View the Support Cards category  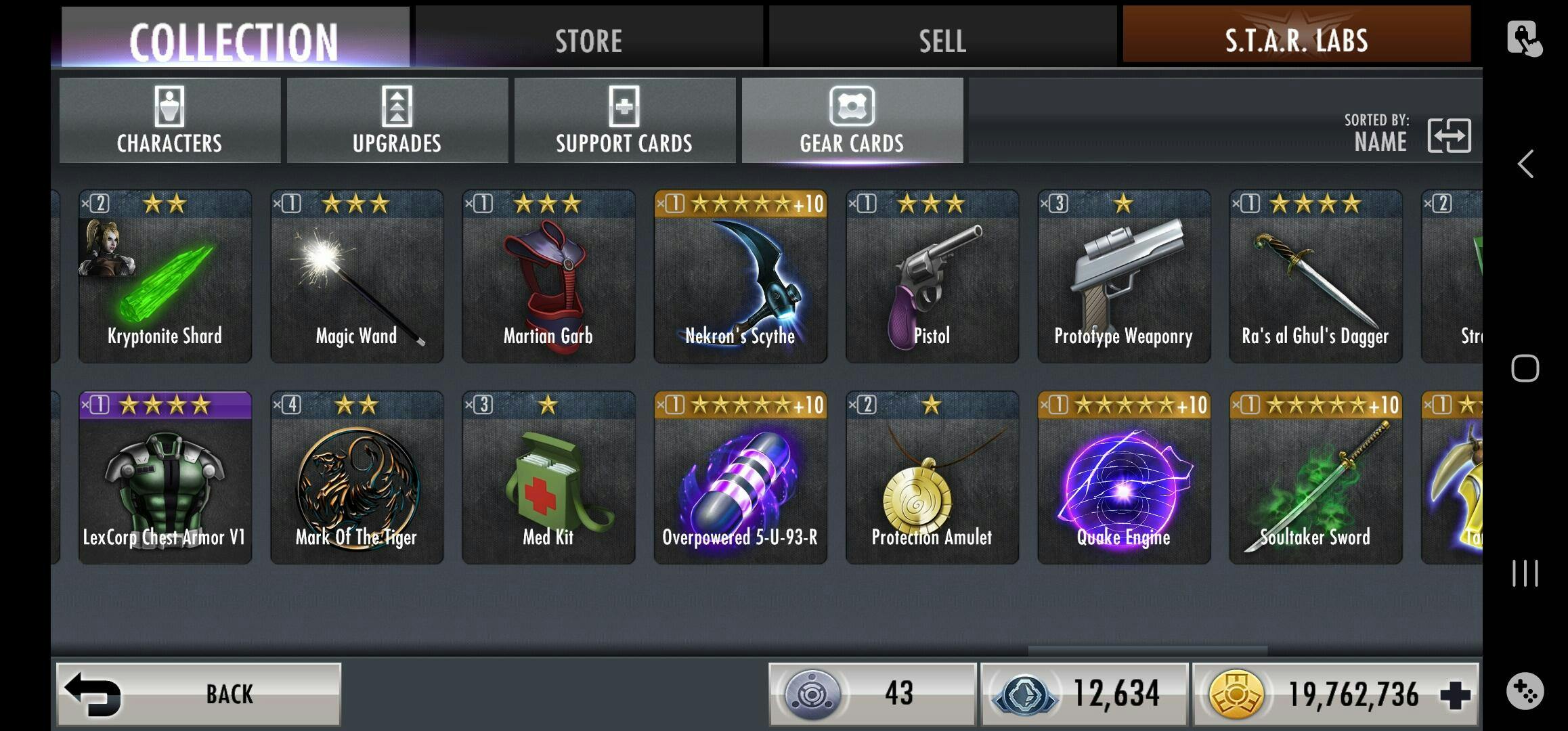[624, 120]
